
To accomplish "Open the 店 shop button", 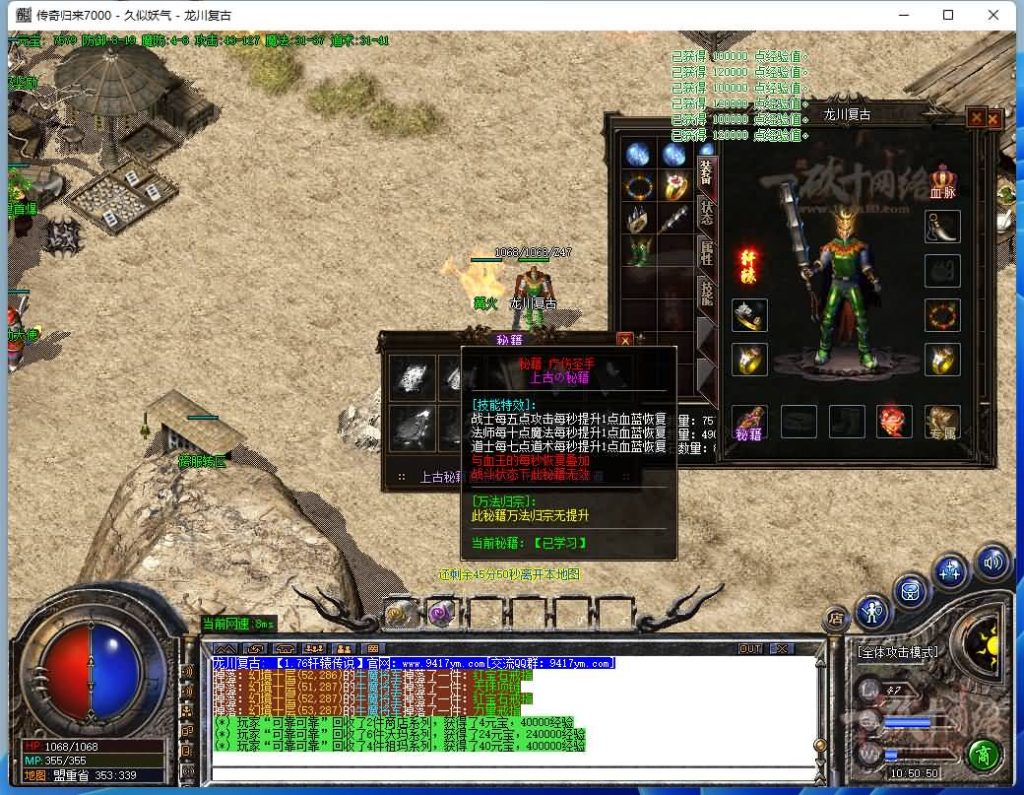I will pos(836,619).
